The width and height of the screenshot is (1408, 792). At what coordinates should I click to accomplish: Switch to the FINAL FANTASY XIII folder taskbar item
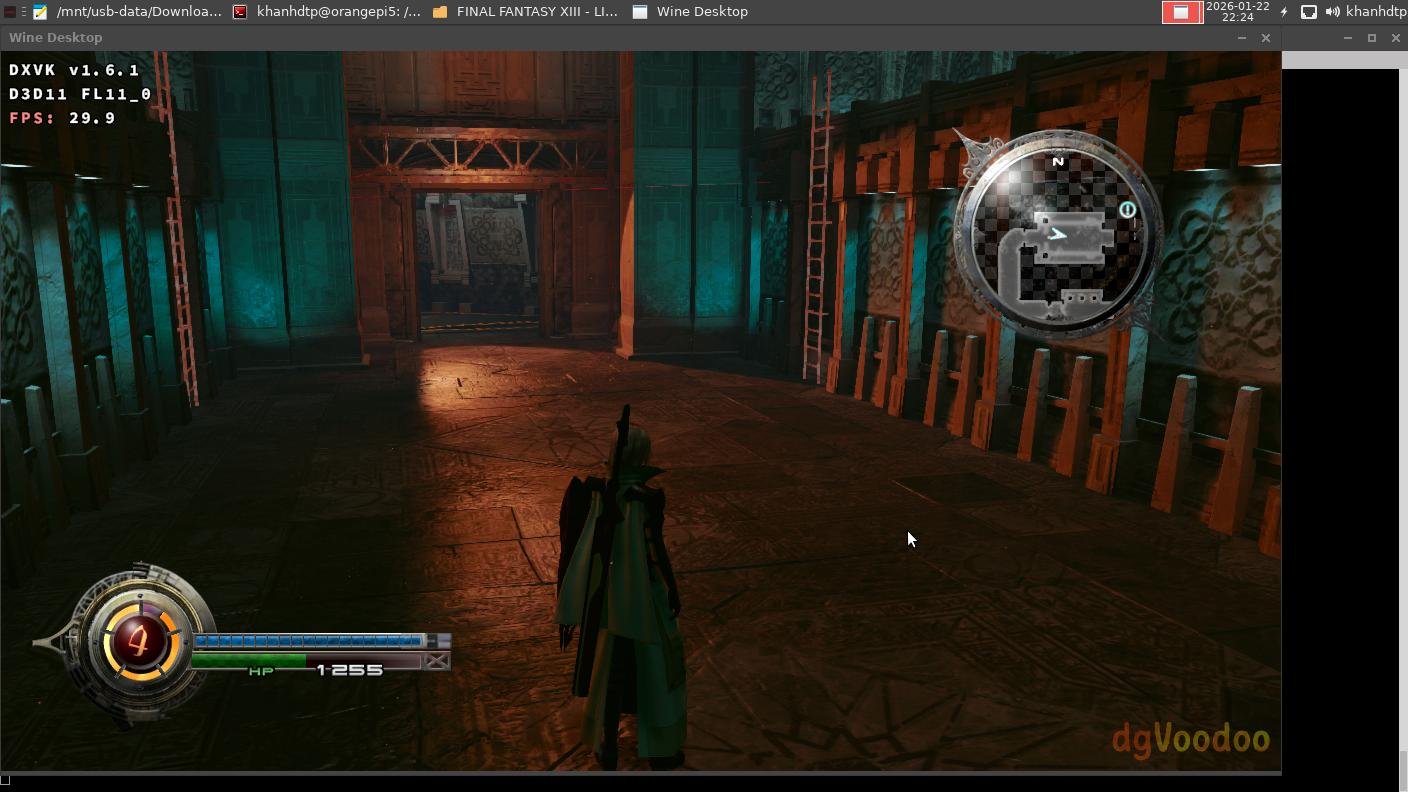click(x=526, y=12)
